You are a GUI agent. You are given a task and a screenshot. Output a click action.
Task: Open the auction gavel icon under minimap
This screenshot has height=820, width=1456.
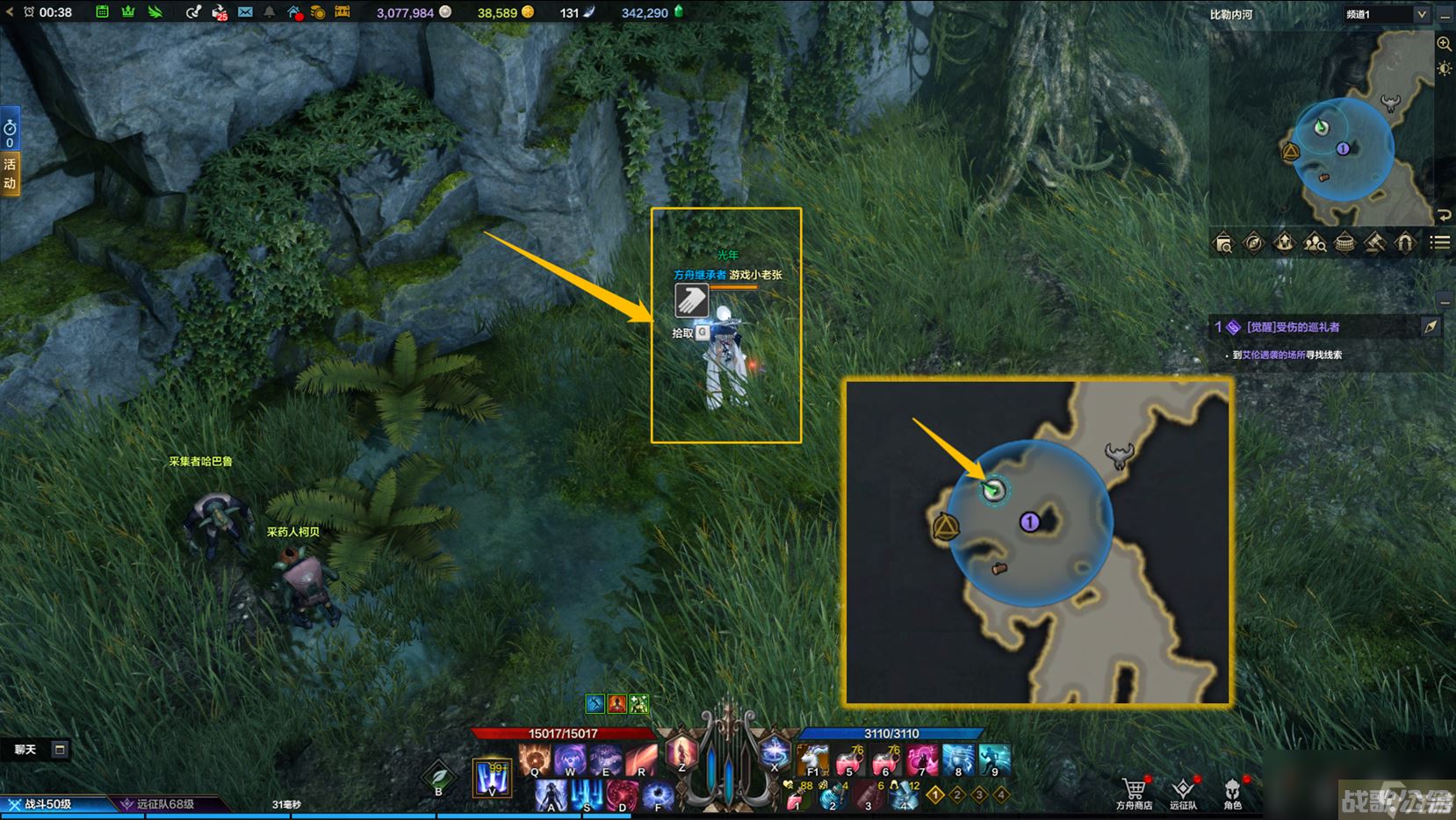(1374, 243)
